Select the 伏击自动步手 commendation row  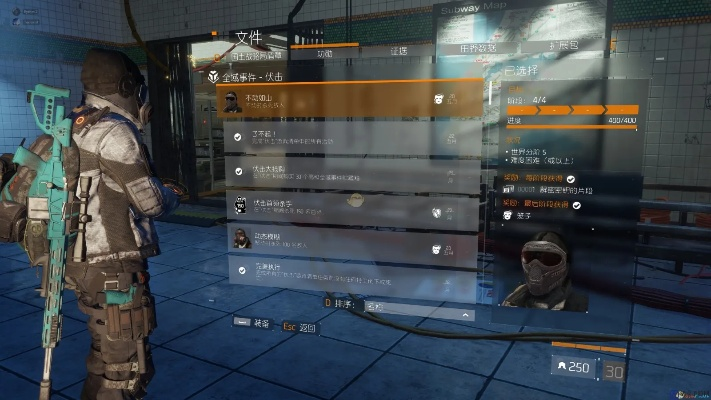[x=345, y=207]
